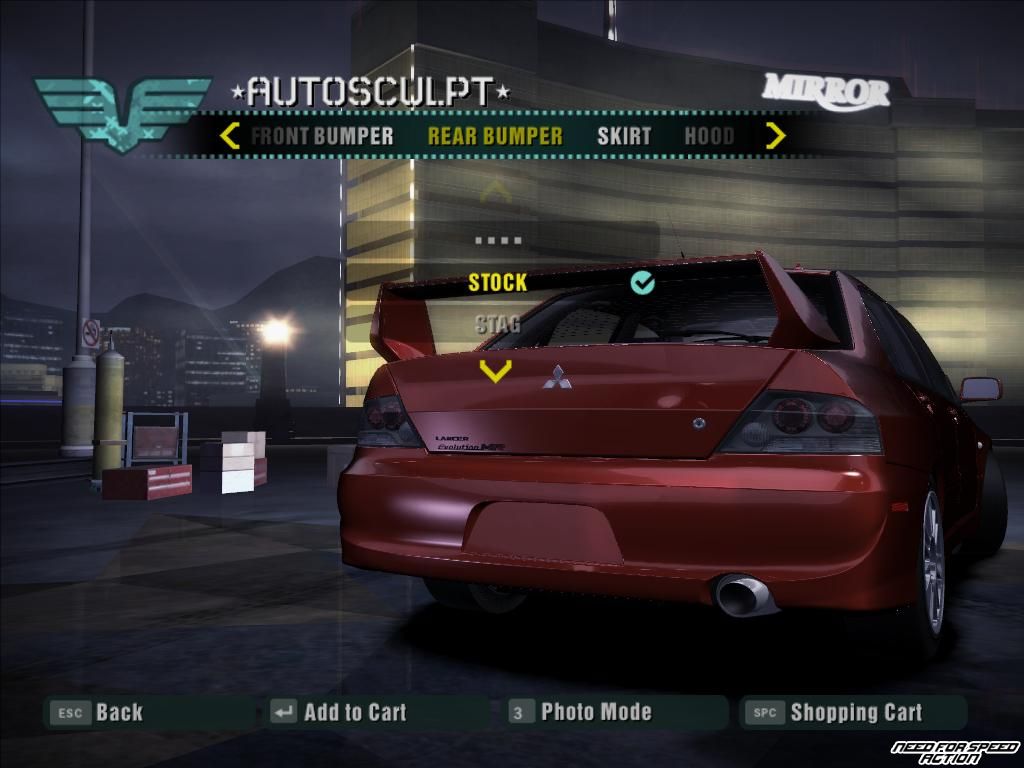Go Back to the previous menu
Screen dimensions: 1024x768
100,713
